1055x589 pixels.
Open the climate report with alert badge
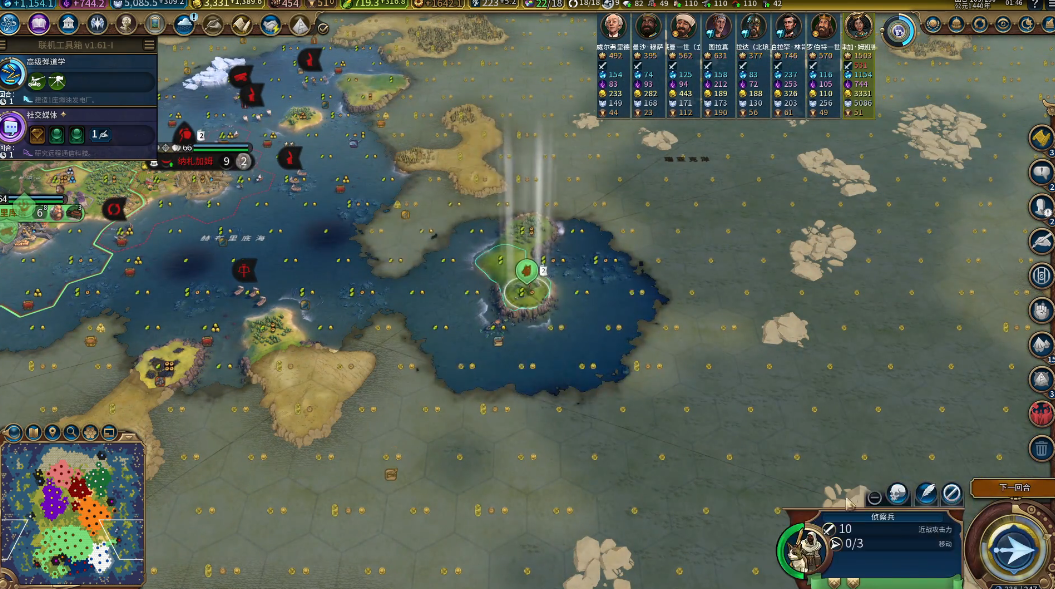pos(185,24)
